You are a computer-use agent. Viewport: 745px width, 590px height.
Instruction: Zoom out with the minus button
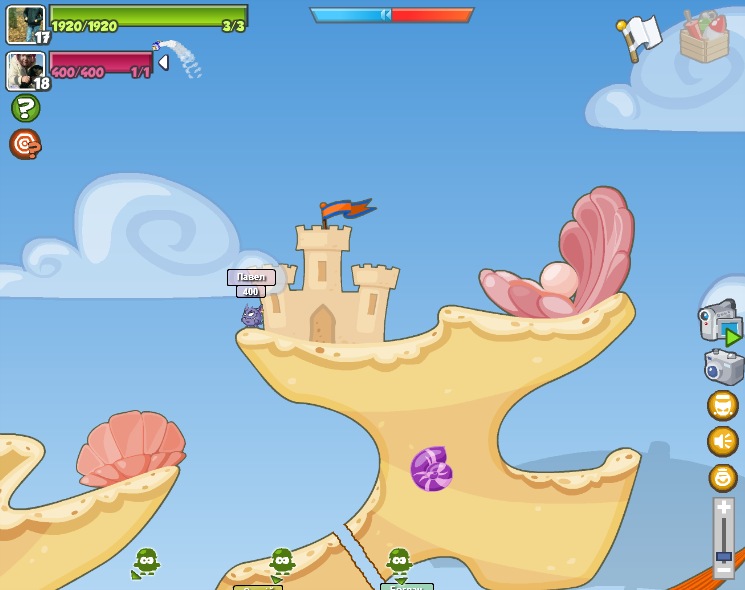pos(724,569)
